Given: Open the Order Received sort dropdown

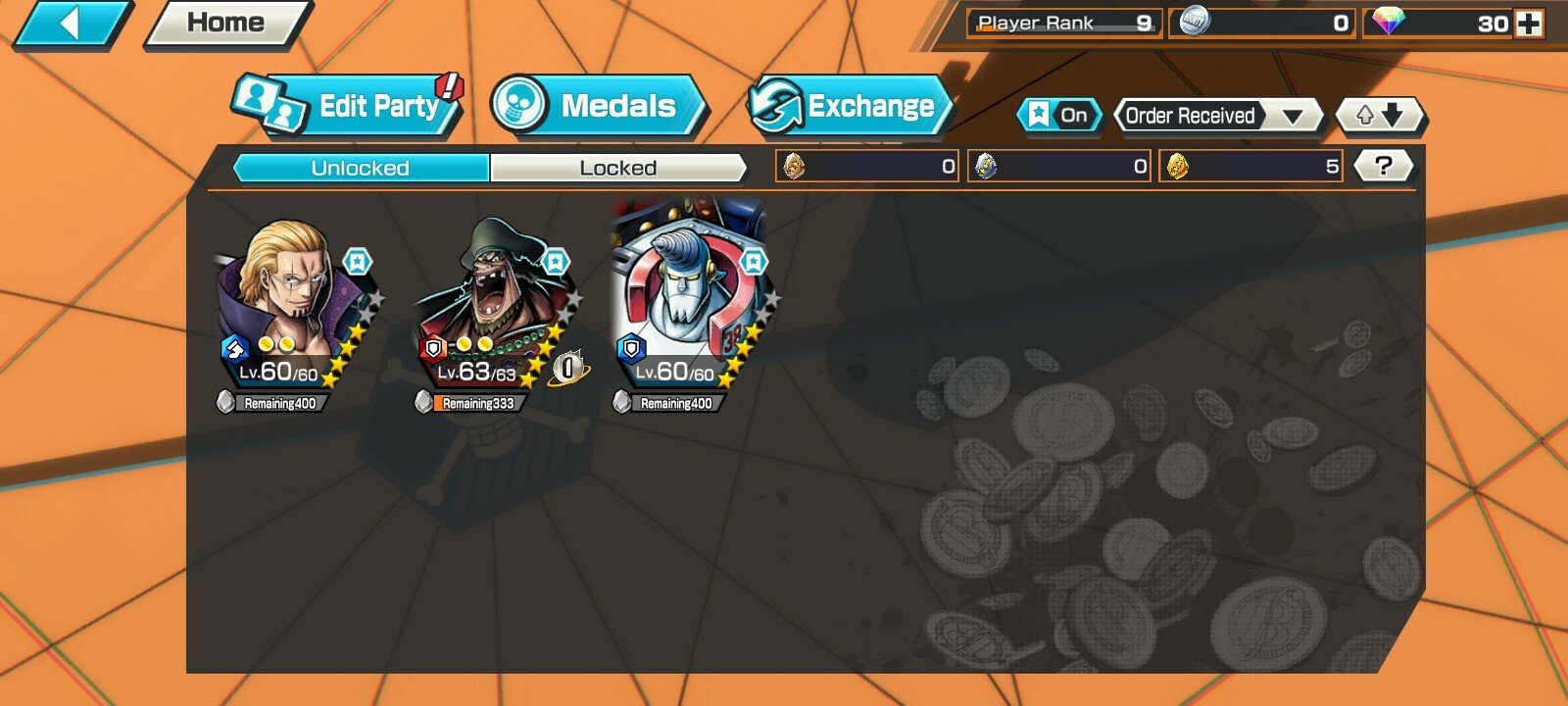Looking at the screenshot, I should point(1217,116).
